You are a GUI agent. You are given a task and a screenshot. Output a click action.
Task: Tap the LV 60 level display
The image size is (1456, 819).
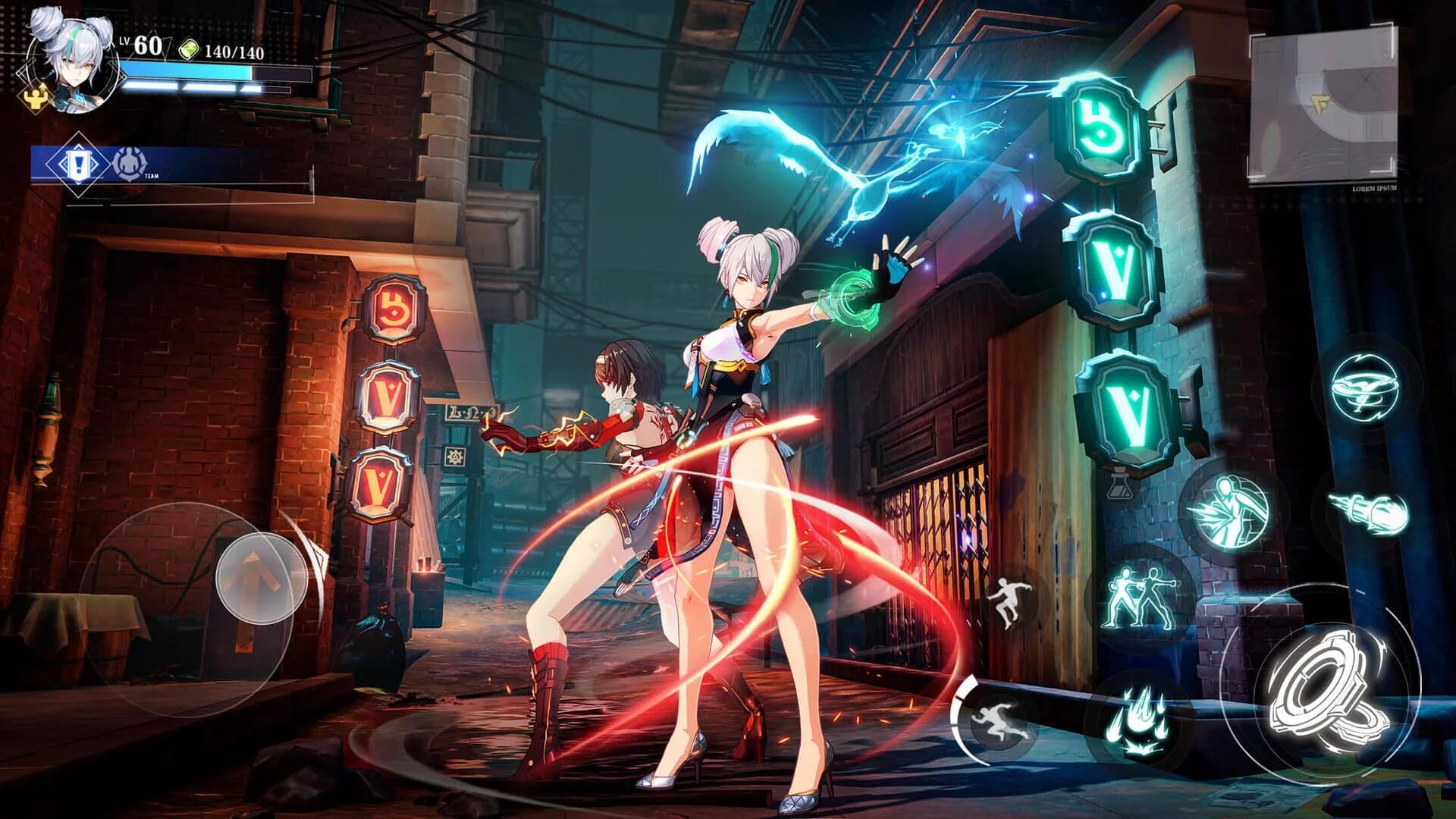coord(141,47)
